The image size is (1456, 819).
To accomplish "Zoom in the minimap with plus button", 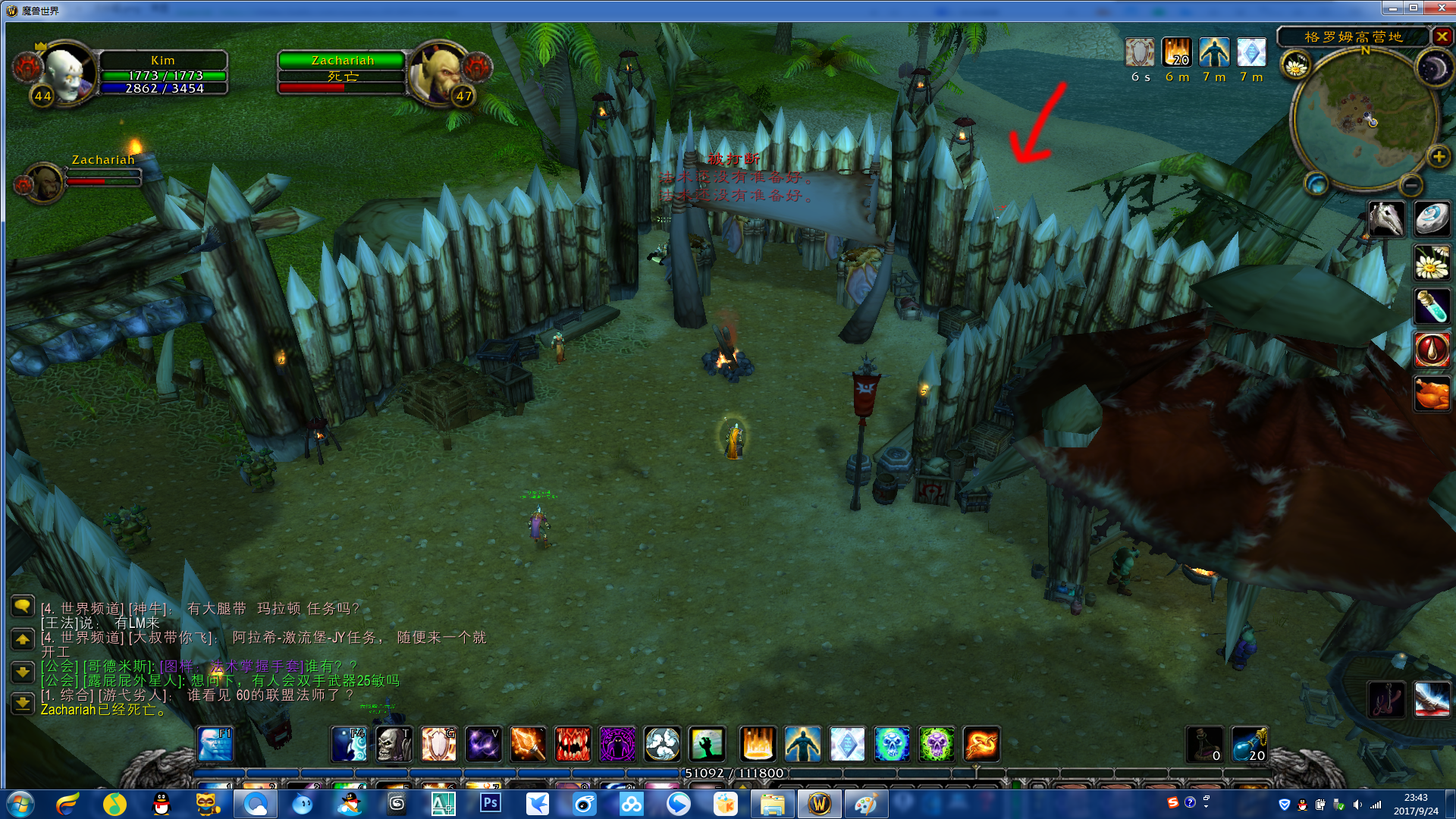I will (1438, 157).
